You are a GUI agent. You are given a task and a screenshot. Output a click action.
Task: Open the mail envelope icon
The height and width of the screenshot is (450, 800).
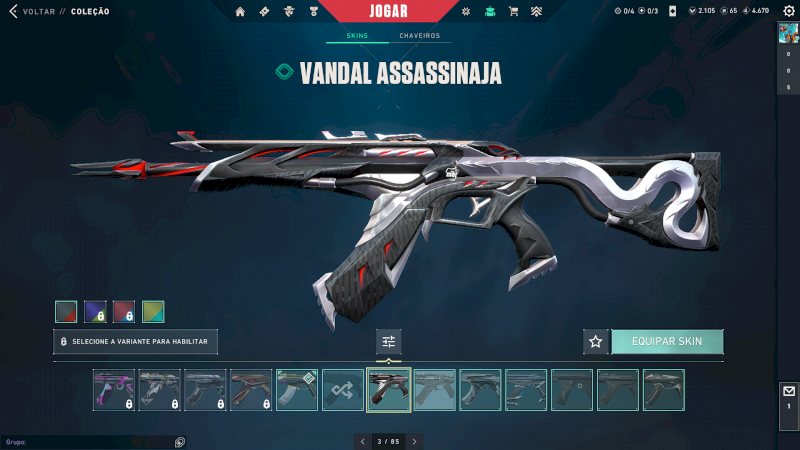click(x=788, y=392)
